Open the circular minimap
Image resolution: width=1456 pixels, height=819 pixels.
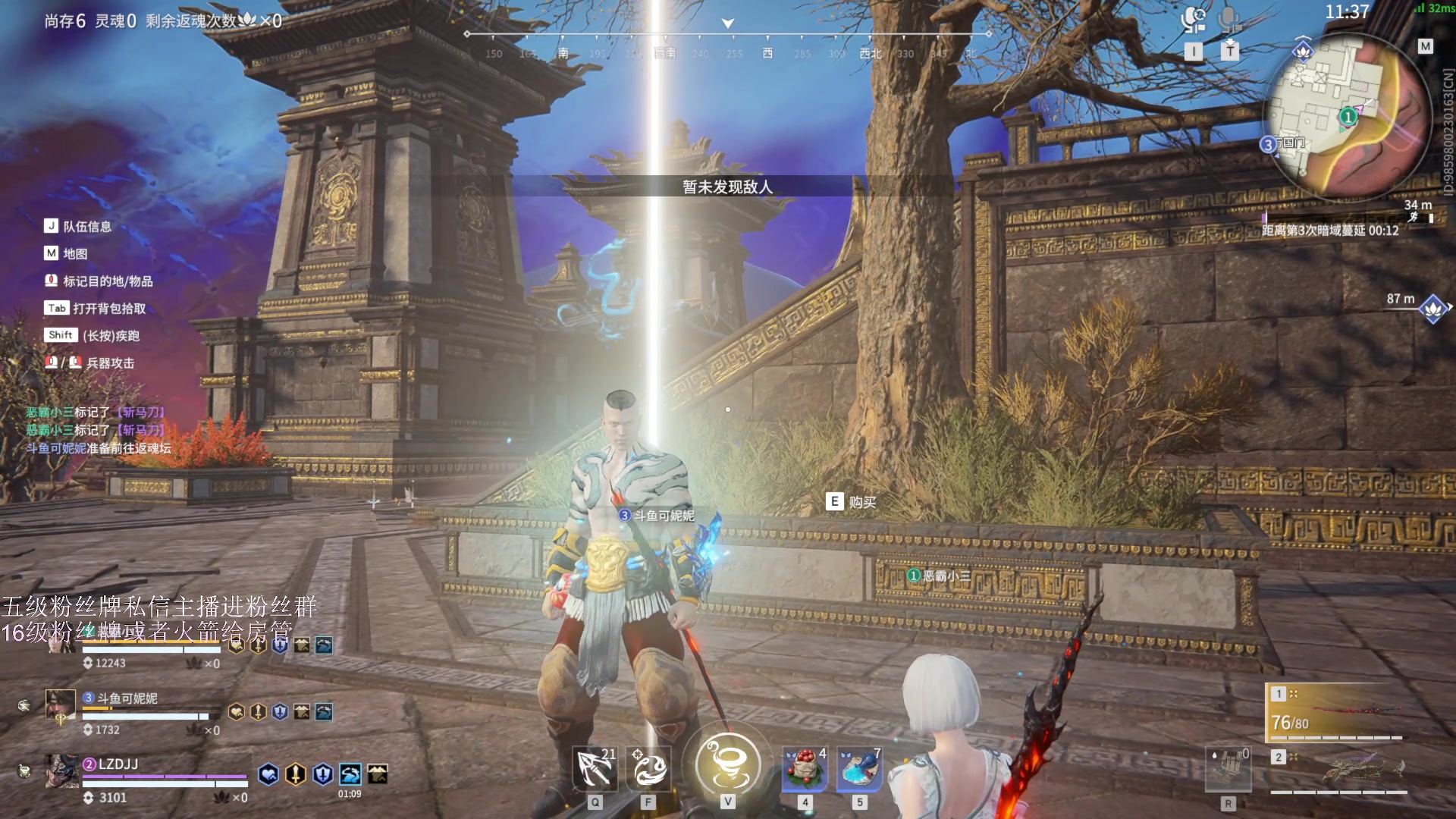(x=1346, y=114)
